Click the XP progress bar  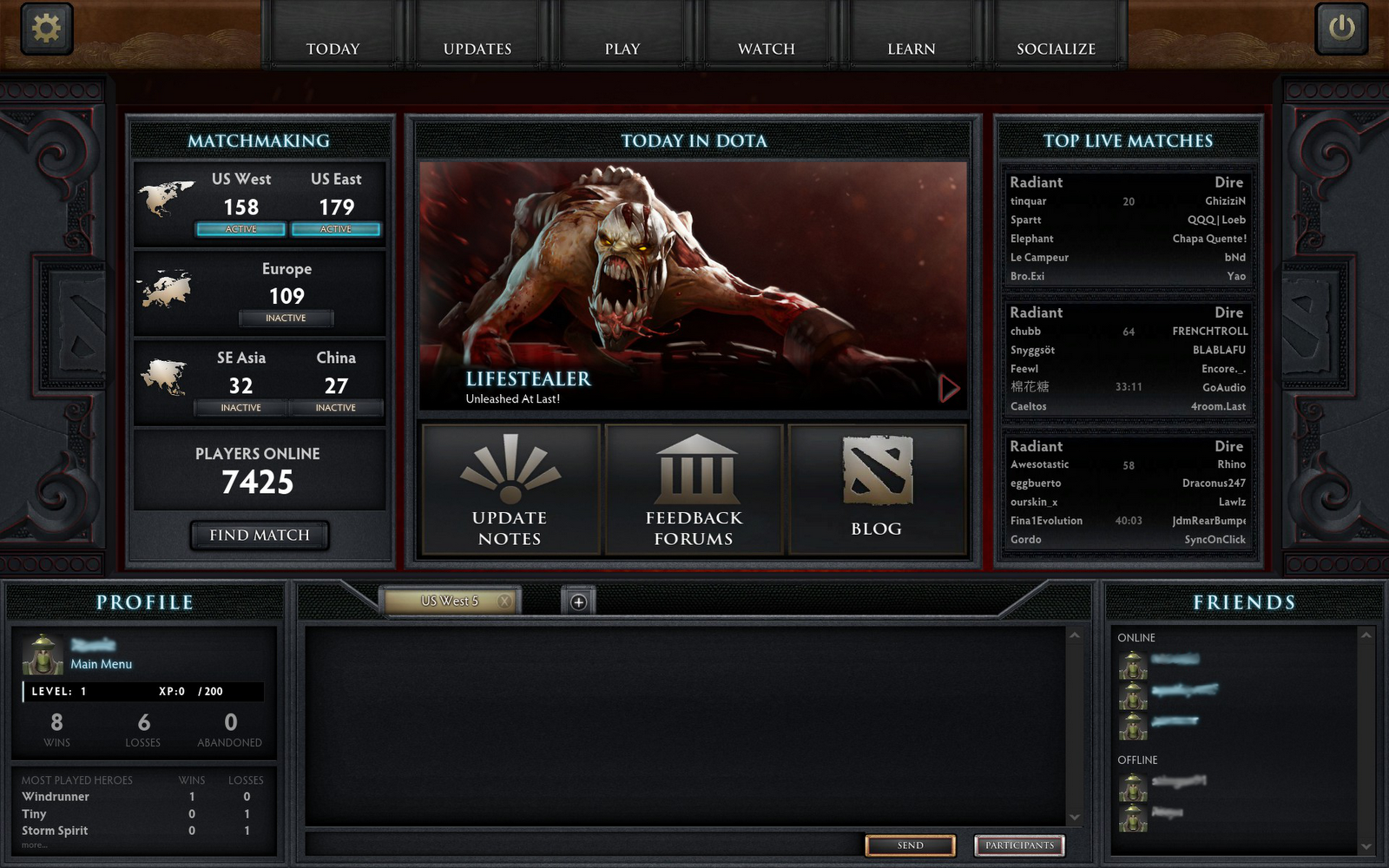click(143, 691)
